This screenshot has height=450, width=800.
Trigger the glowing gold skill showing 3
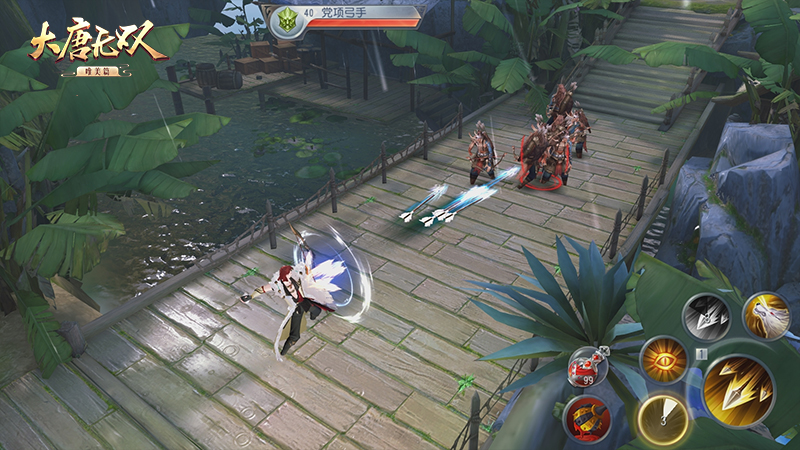661,417
